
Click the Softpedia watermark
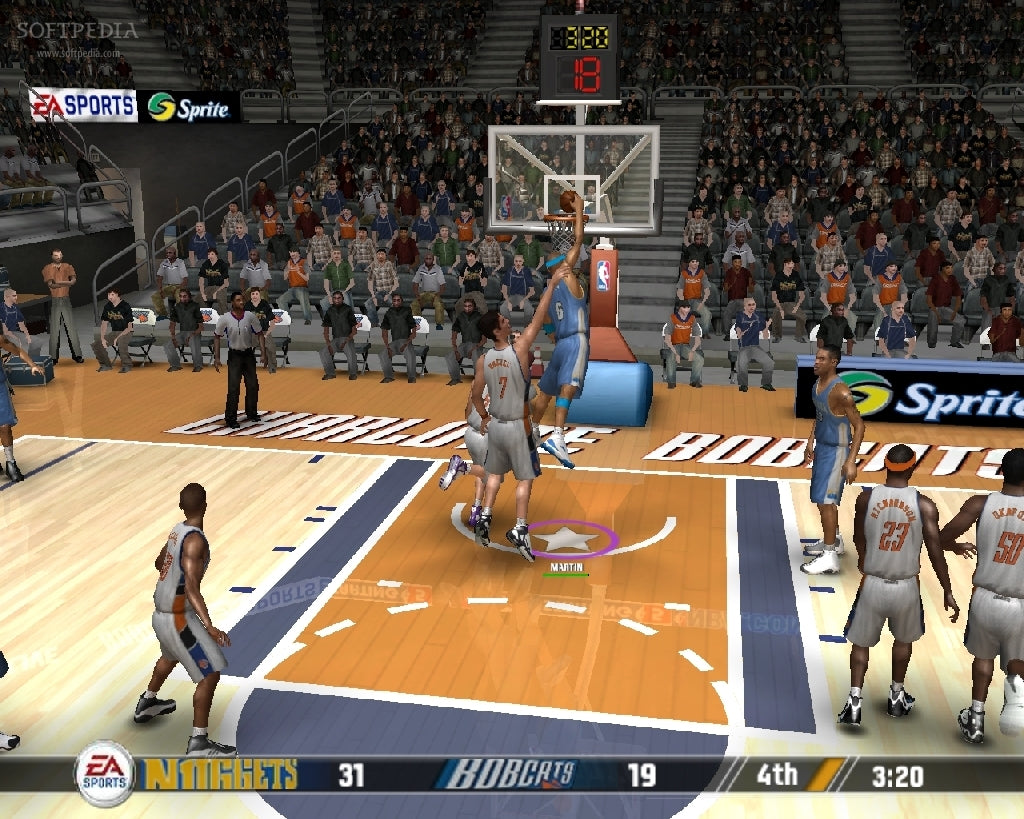[x=75, y=31]
